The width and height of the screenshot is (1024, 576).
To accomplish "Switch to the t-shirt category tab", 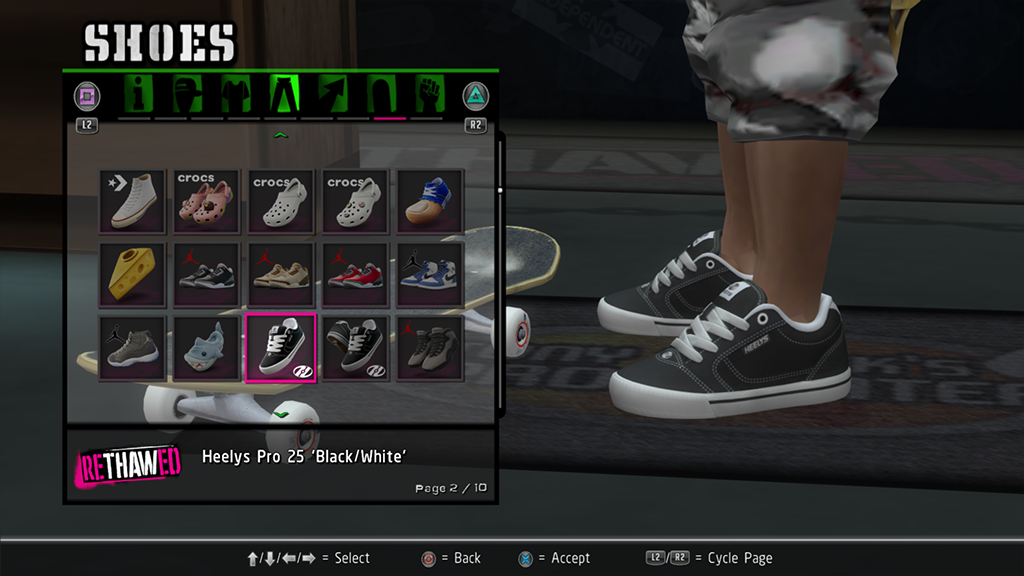I will [237, 95].
